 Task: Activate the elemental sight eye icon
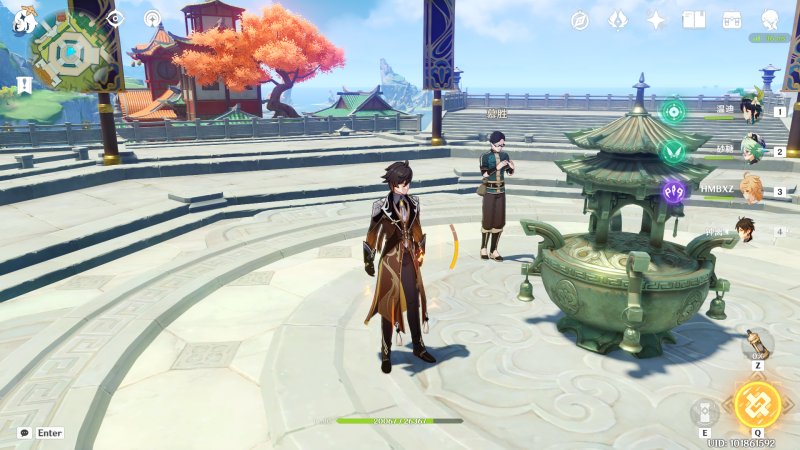coord(115,18)
